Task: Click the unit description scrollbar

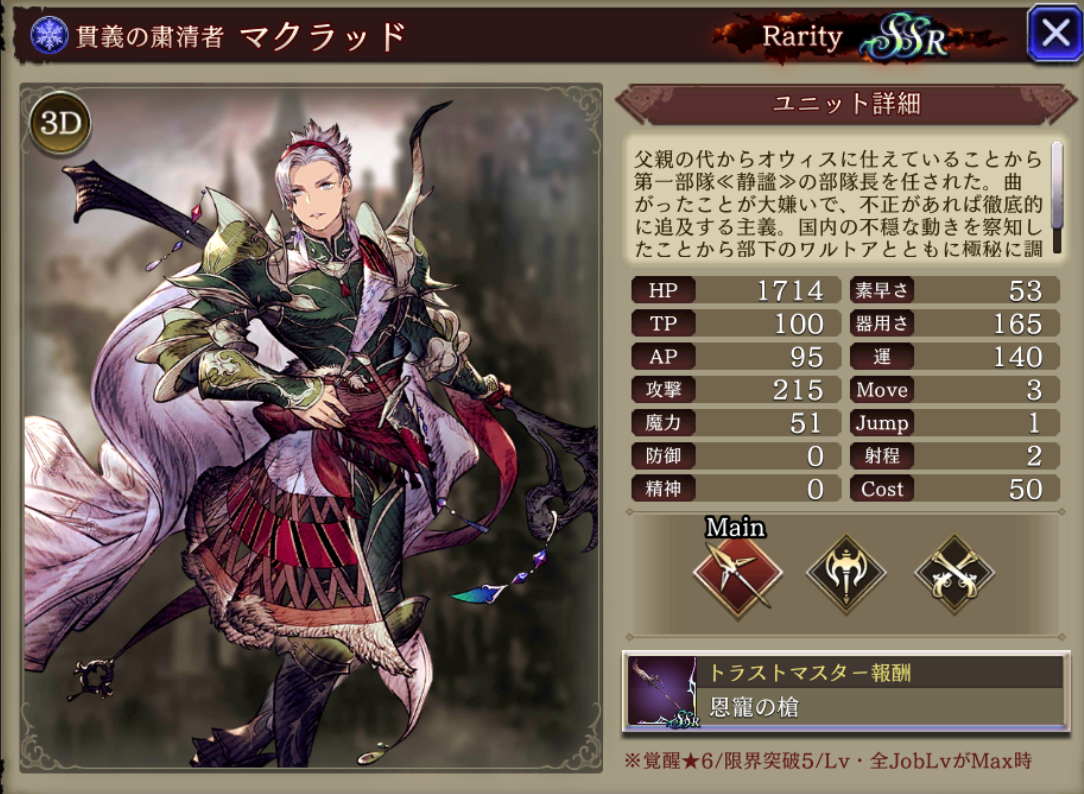Action: pyautogui.click(x=1057, y=200)
